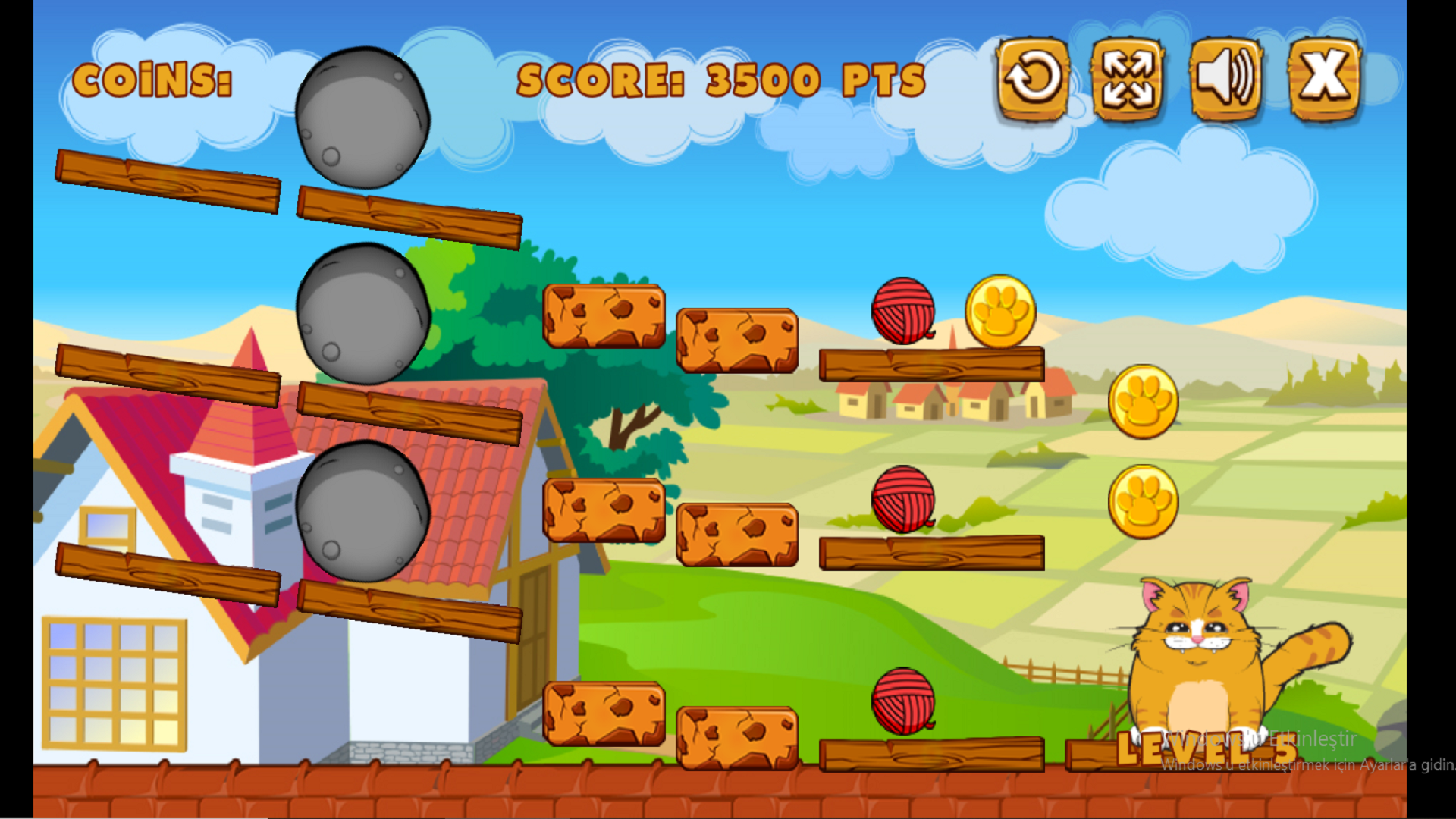Click the SCORE 3500 PTS text

pos(720,80)
